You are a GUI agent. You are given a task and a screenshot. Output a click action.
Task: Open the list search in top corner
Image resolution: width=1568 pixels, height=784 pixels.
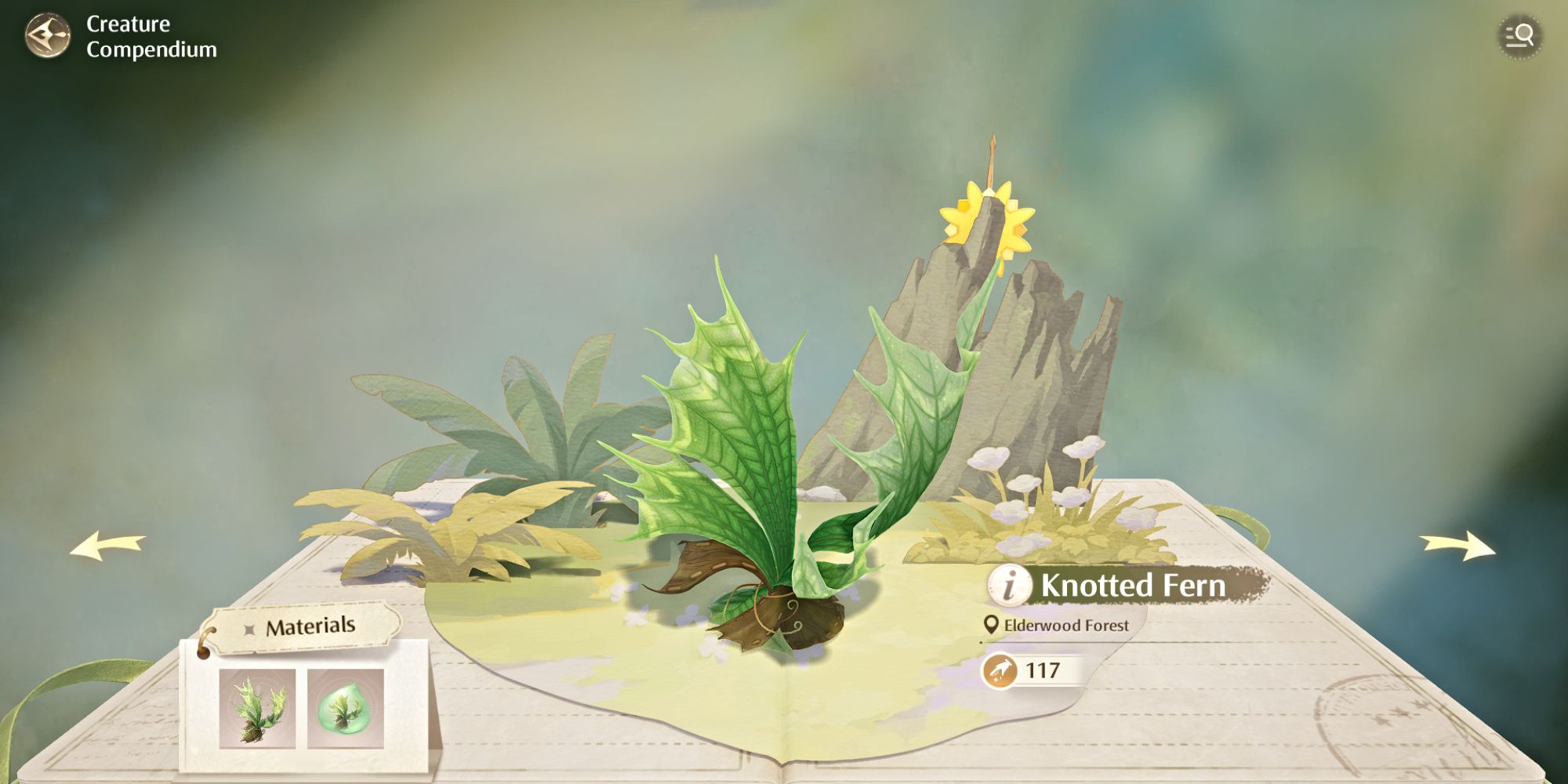(1519, 36)
